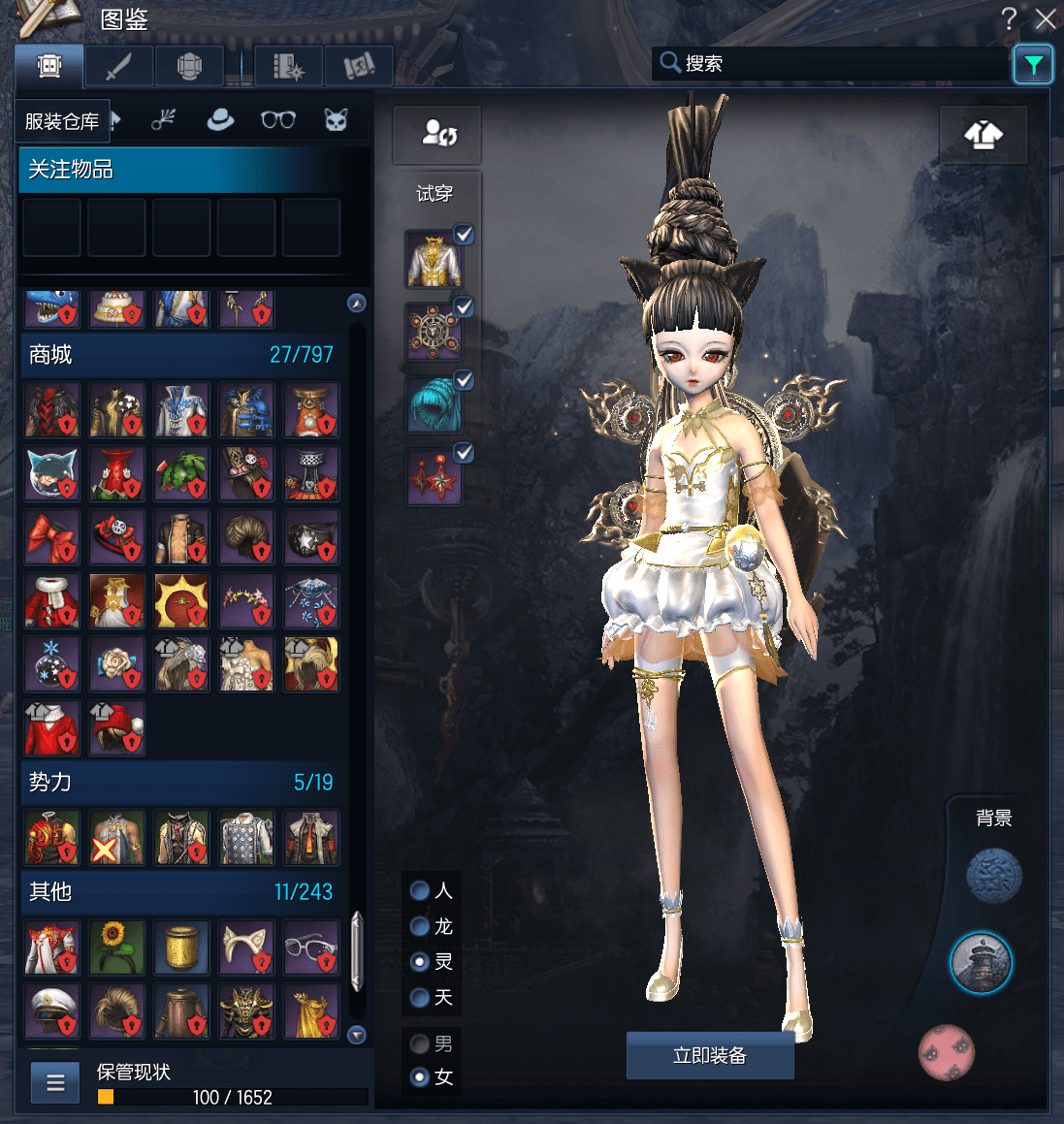This screenshot has width=1064, height=1124.
Task: Pick the red bow item icon
Action: click(51, 537)
